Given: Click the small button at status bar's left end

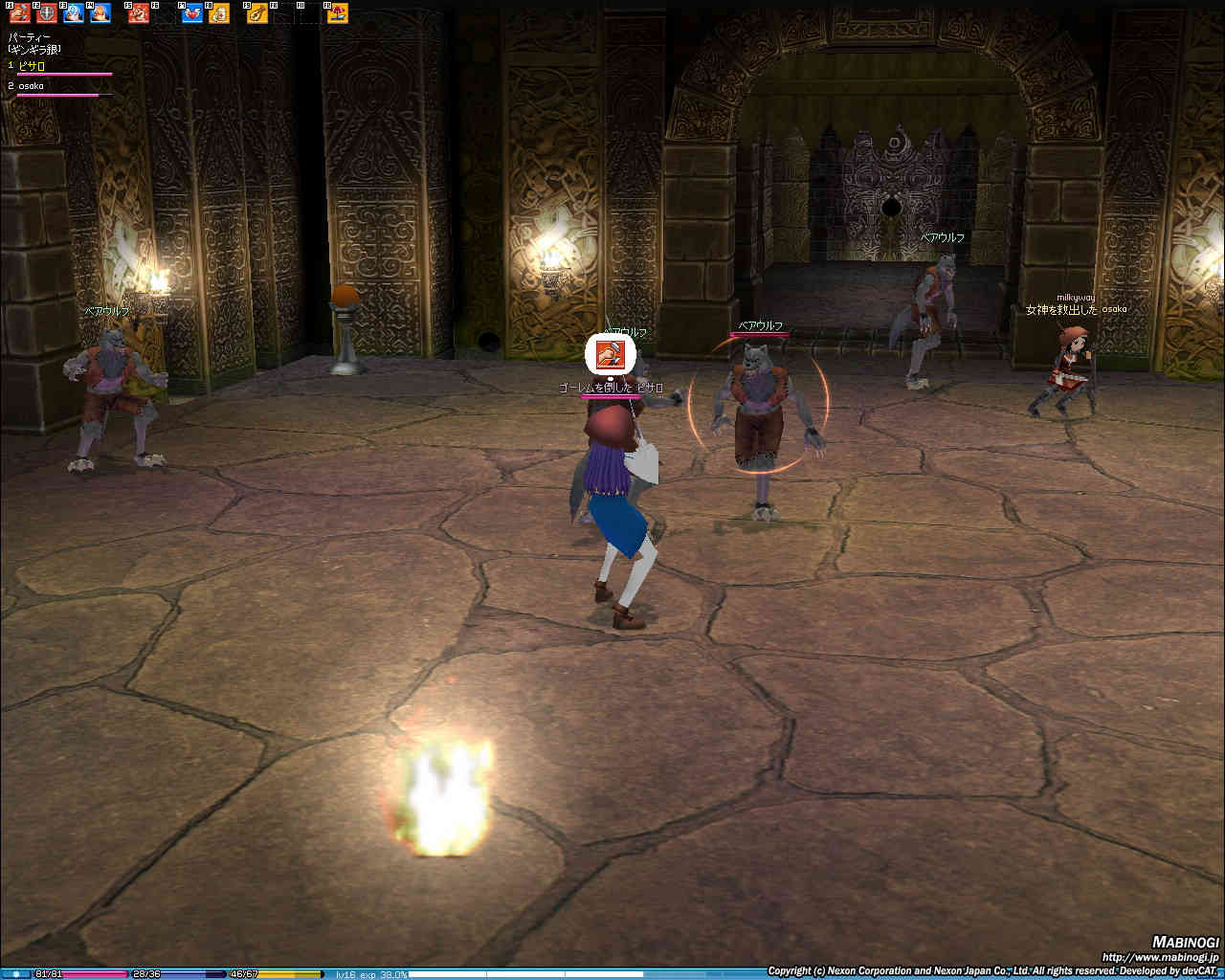Looking at the screenshot, I should click(x=15, y=974).
